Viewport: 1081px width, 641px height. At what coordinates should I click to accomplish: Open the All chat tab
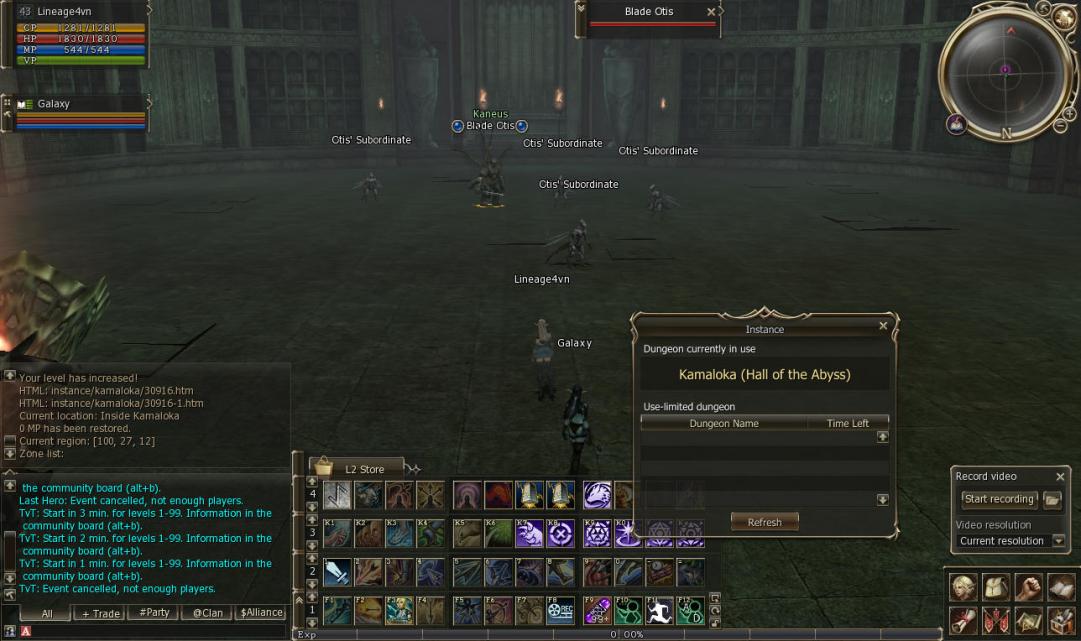pyautogui.click(x=47, y=613)
